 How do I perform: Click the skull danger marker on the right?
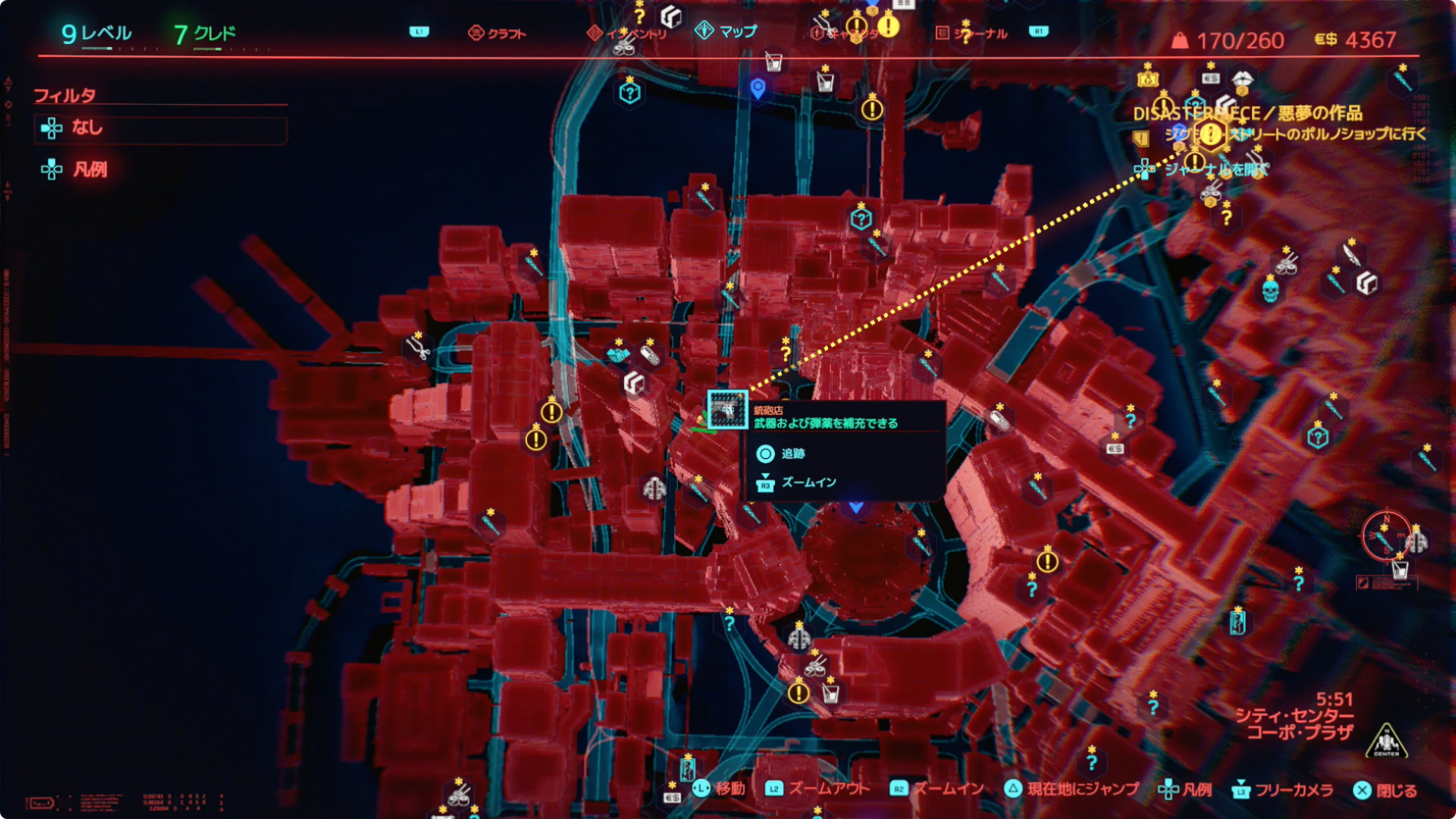1271,291
